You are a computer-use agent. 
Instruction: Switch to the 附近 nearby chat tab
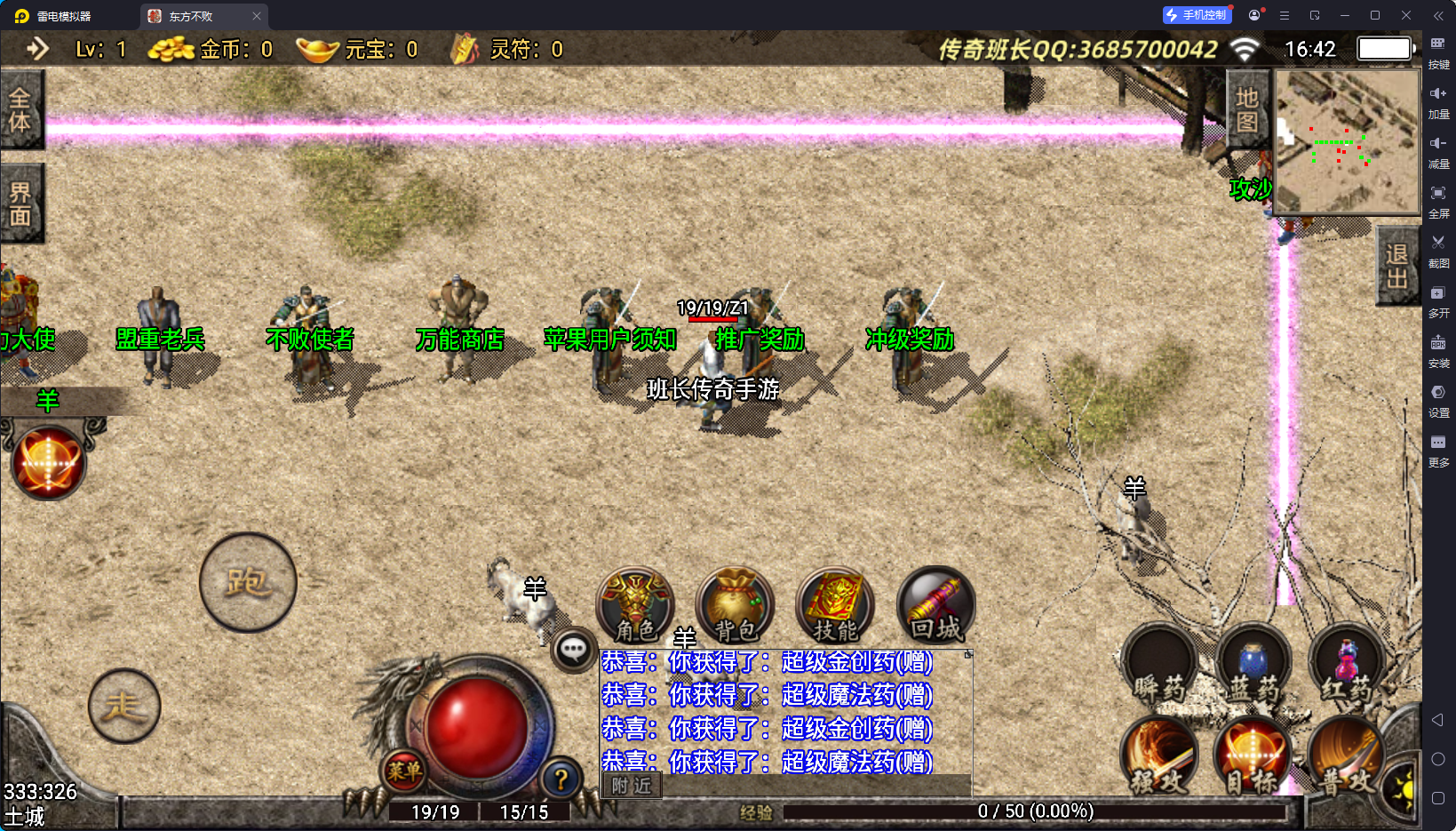pos(632,786)
